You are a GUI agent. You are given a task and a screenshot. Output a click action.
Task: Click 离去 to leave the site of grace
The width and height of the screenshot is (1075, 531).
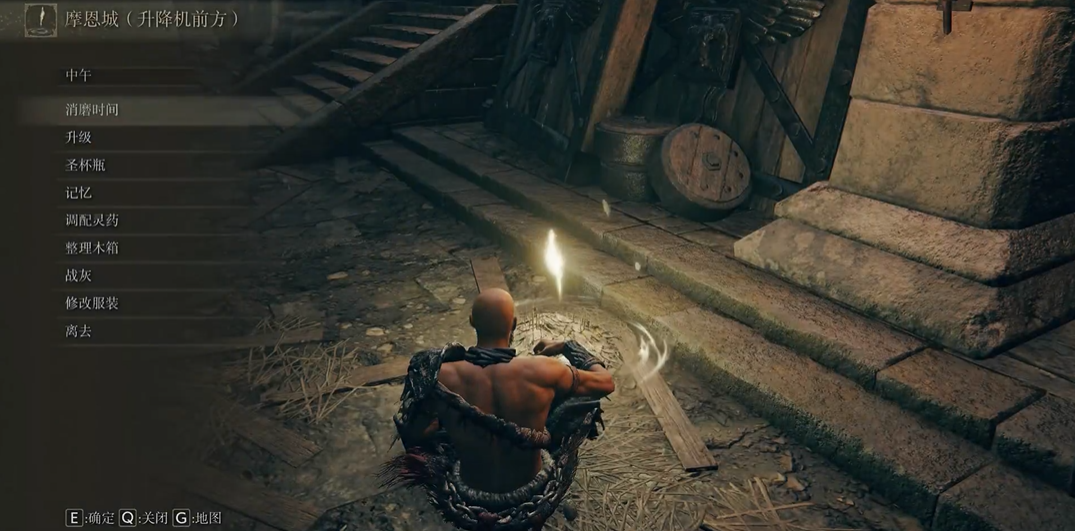click(79, 330)
